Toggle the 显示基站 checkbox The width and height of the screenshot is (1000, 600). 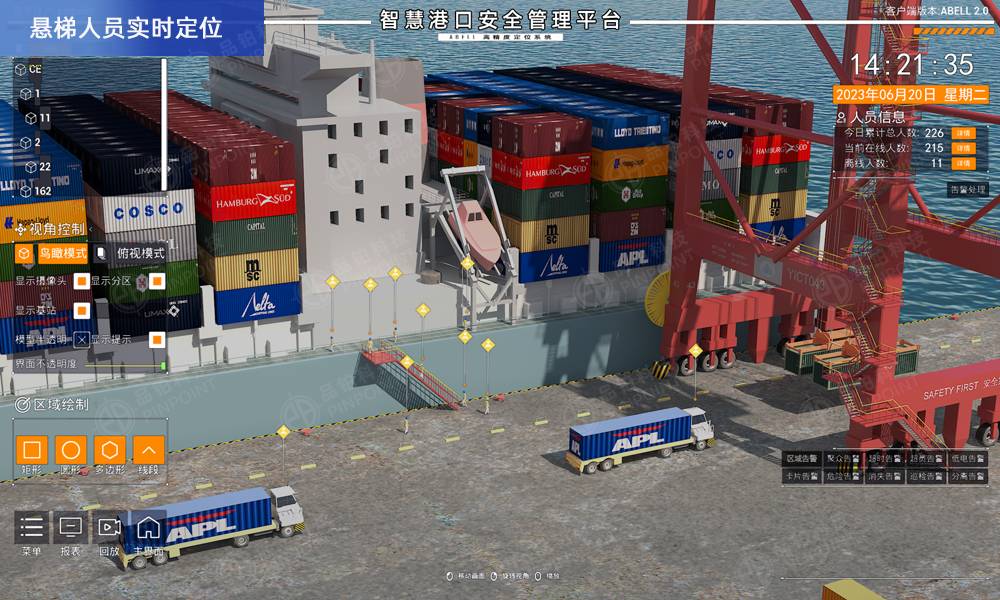click(x=82, y=310)
